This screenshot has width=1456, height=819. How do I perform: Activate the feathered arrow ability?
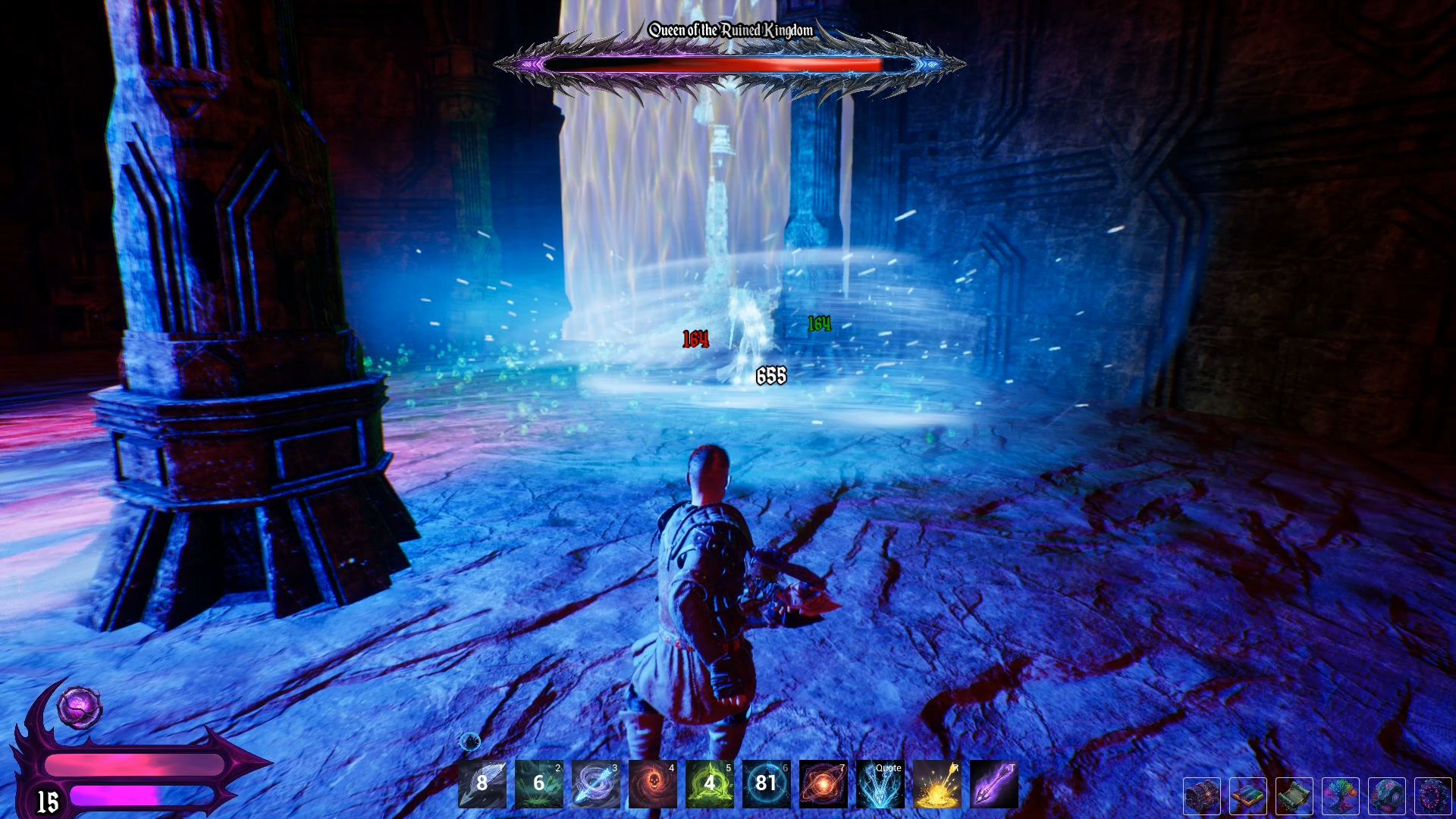click(482, 783)
